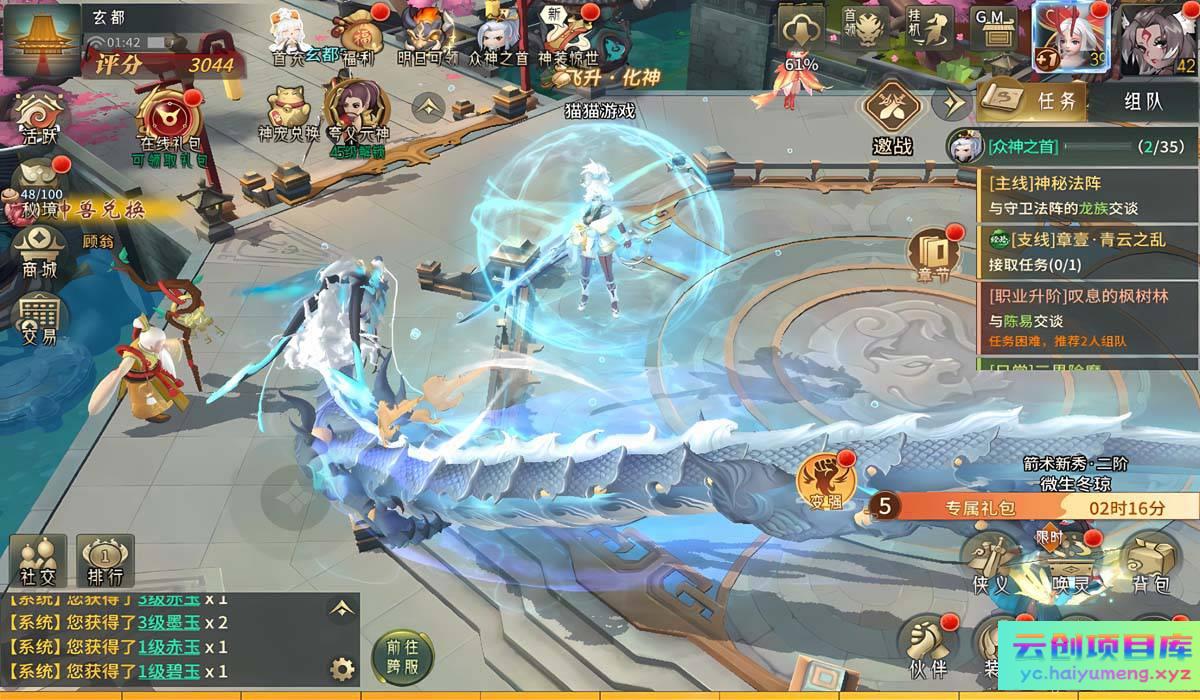The width and height of the screenshot is (1200, 700).
Task: Open the 排行 ranking board
Action: tap(105, 561)
